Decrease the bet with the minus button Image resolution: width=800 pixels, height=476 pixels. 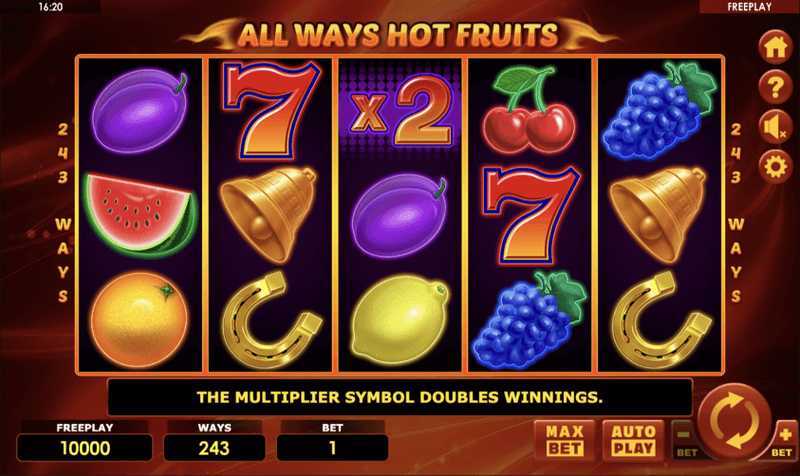684,437
